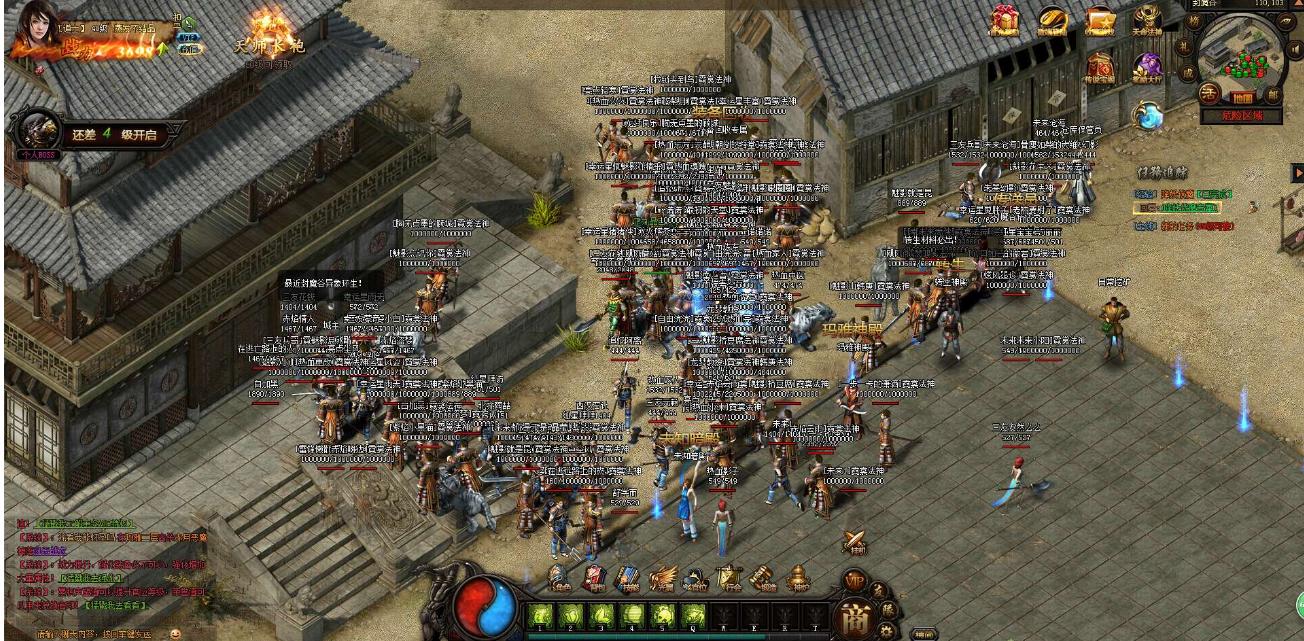1304x641 pixels.
Task: Open the golden wings menu icon
Action: pos(661,577)
